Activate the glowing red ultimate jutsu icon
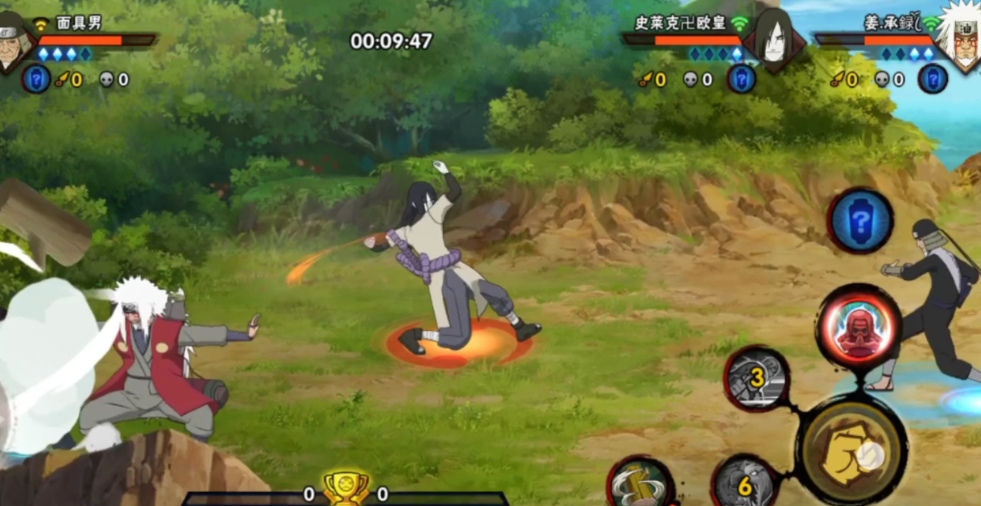Viewport: 981px width, 506px height. (x=858, y=328)
